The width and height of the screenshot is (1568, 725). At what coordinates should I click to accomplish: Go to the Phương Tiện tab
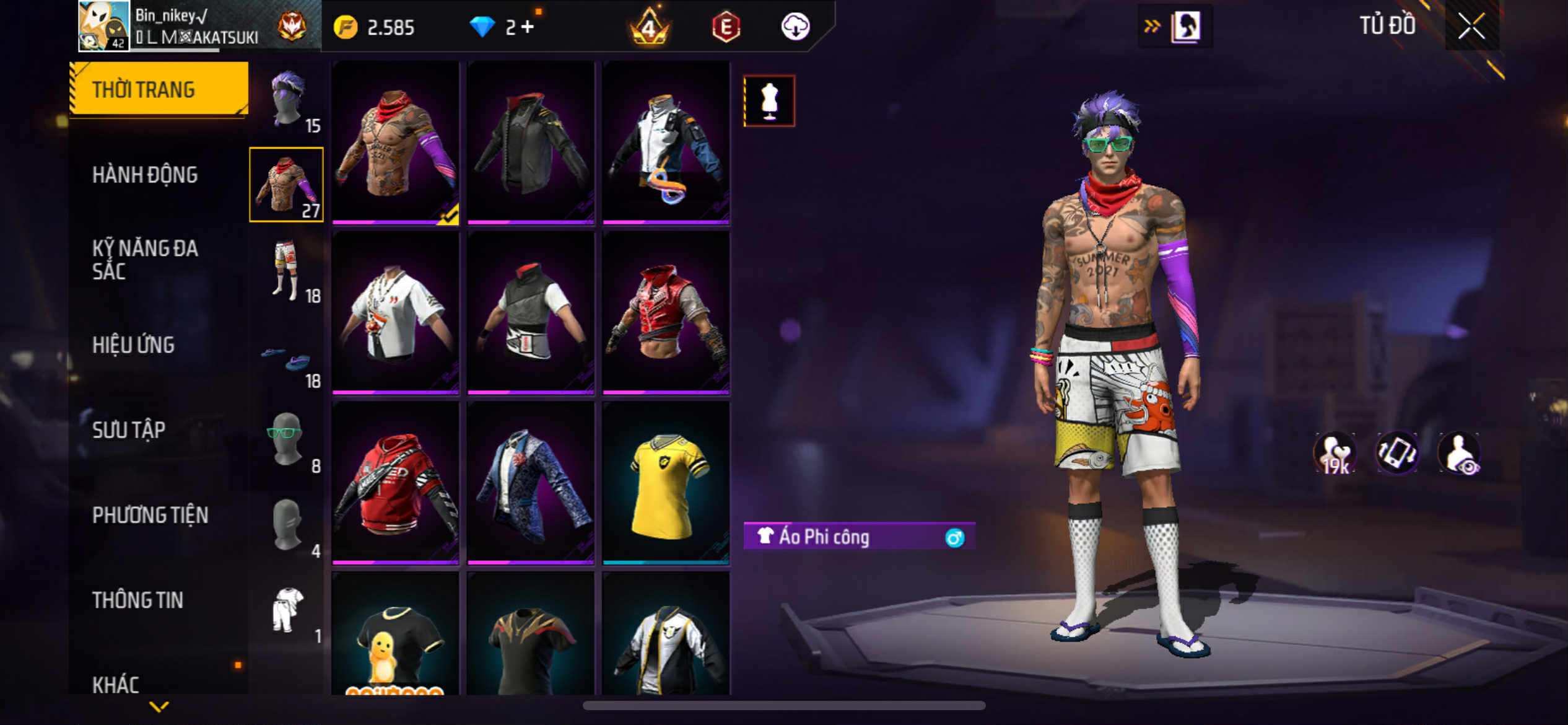point(150,515)
